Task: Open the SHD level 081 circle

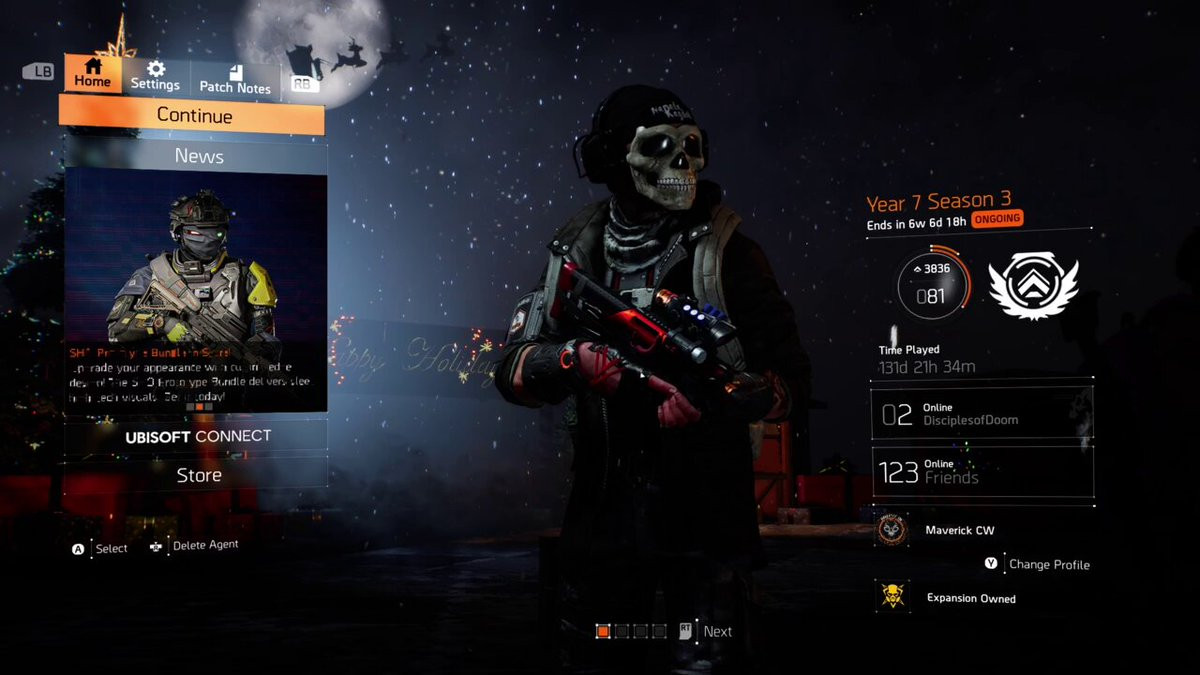Action: 932,283
